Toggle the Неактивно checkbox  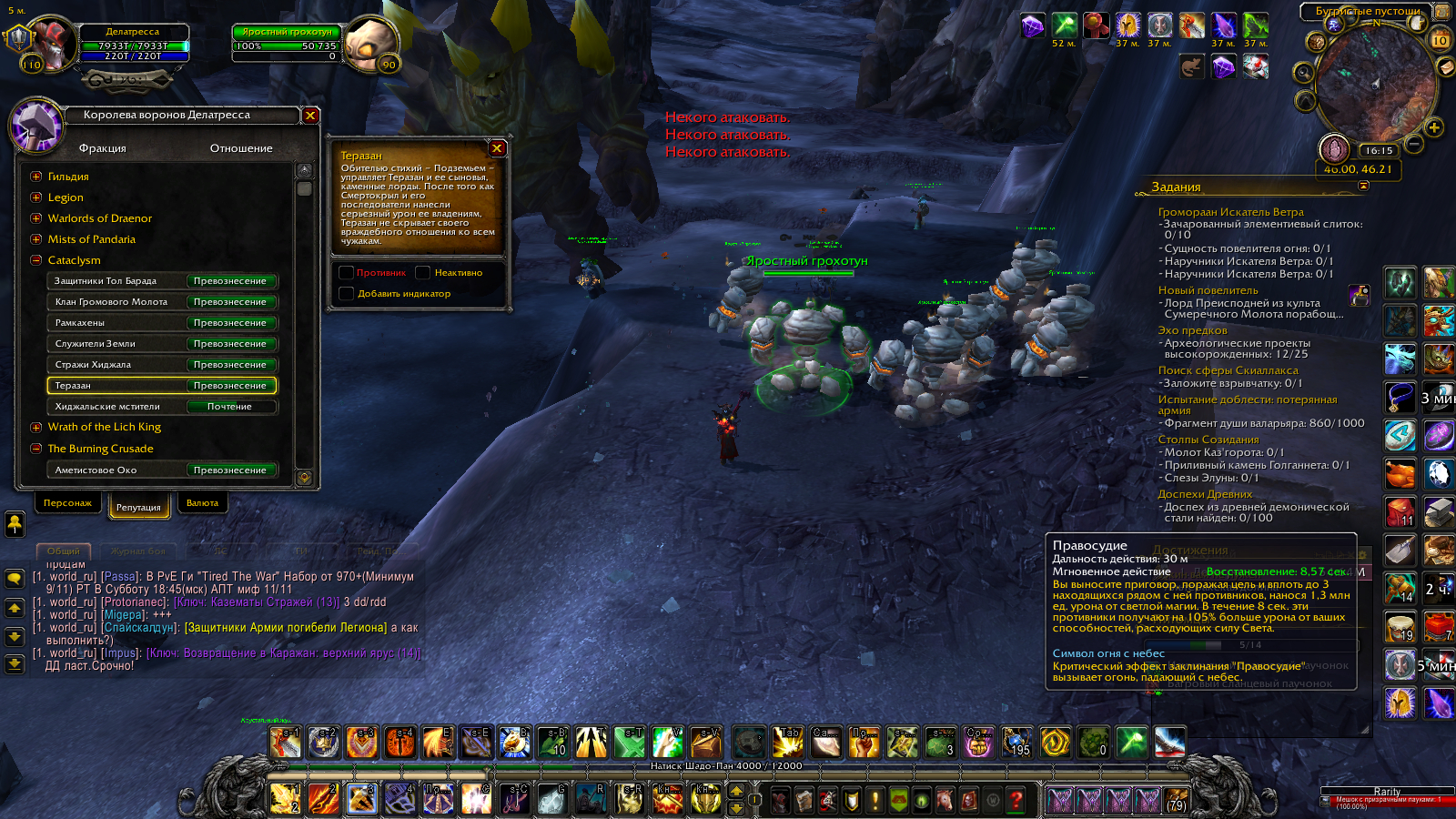tap(422, 273)
